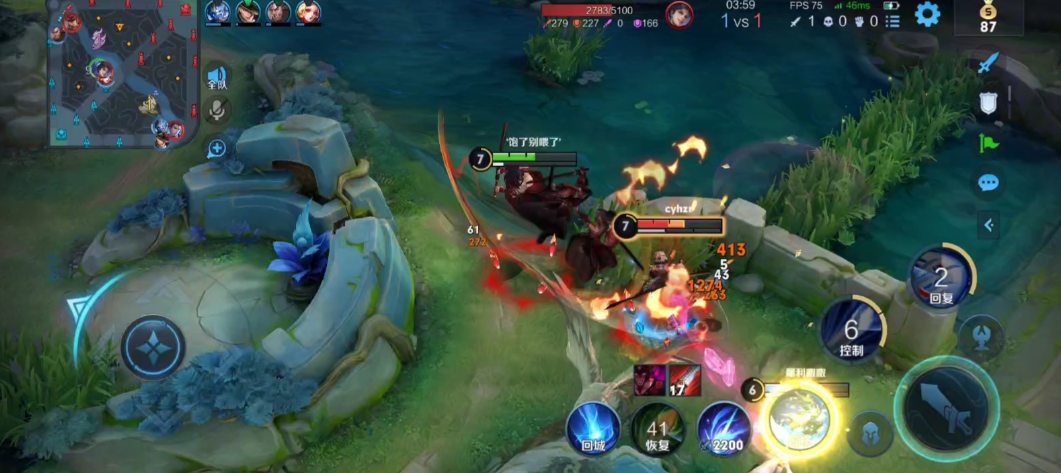Open the blue chat message bubble

[x=988, y=183]
